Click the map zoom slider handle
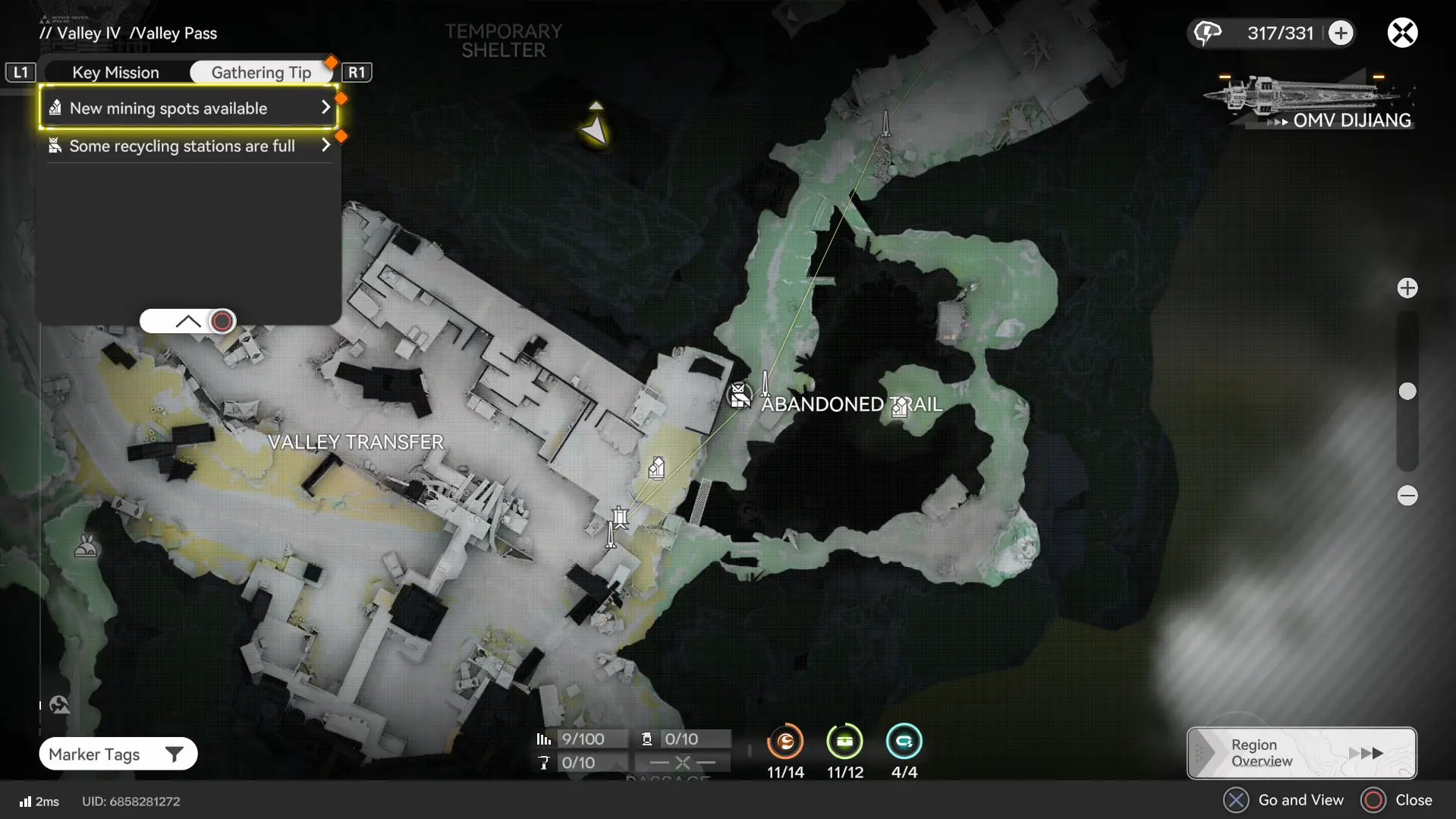This screenshot has height=819, width=1456. coord(1407,392)
